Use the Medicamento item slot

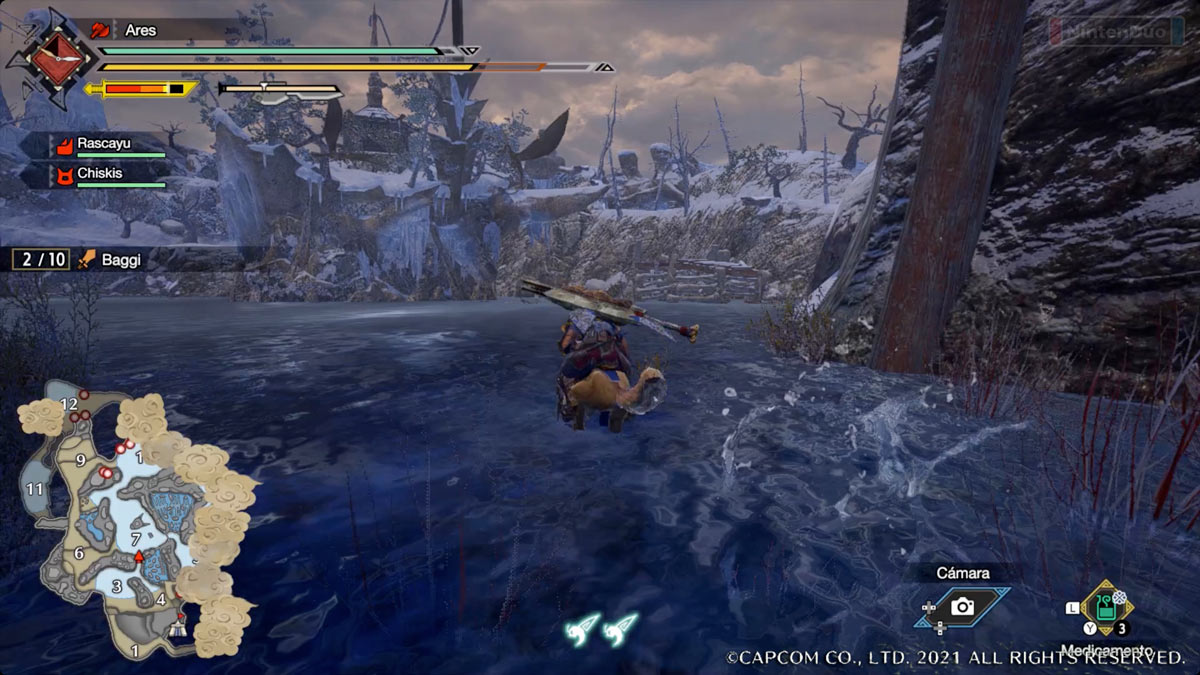pyautogui.click(x=1105, y=608)
